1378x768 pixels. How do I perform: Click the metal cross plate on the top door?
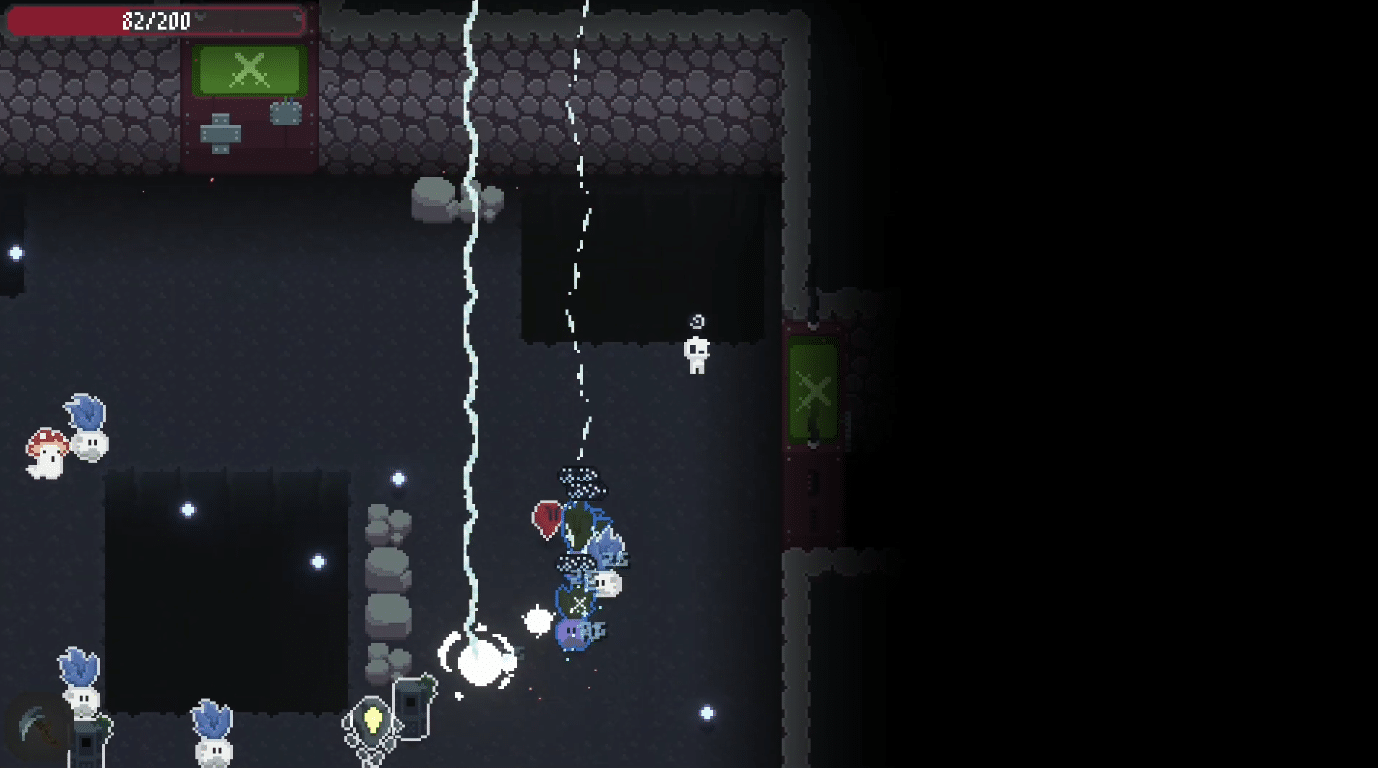[x=221, y=131]
